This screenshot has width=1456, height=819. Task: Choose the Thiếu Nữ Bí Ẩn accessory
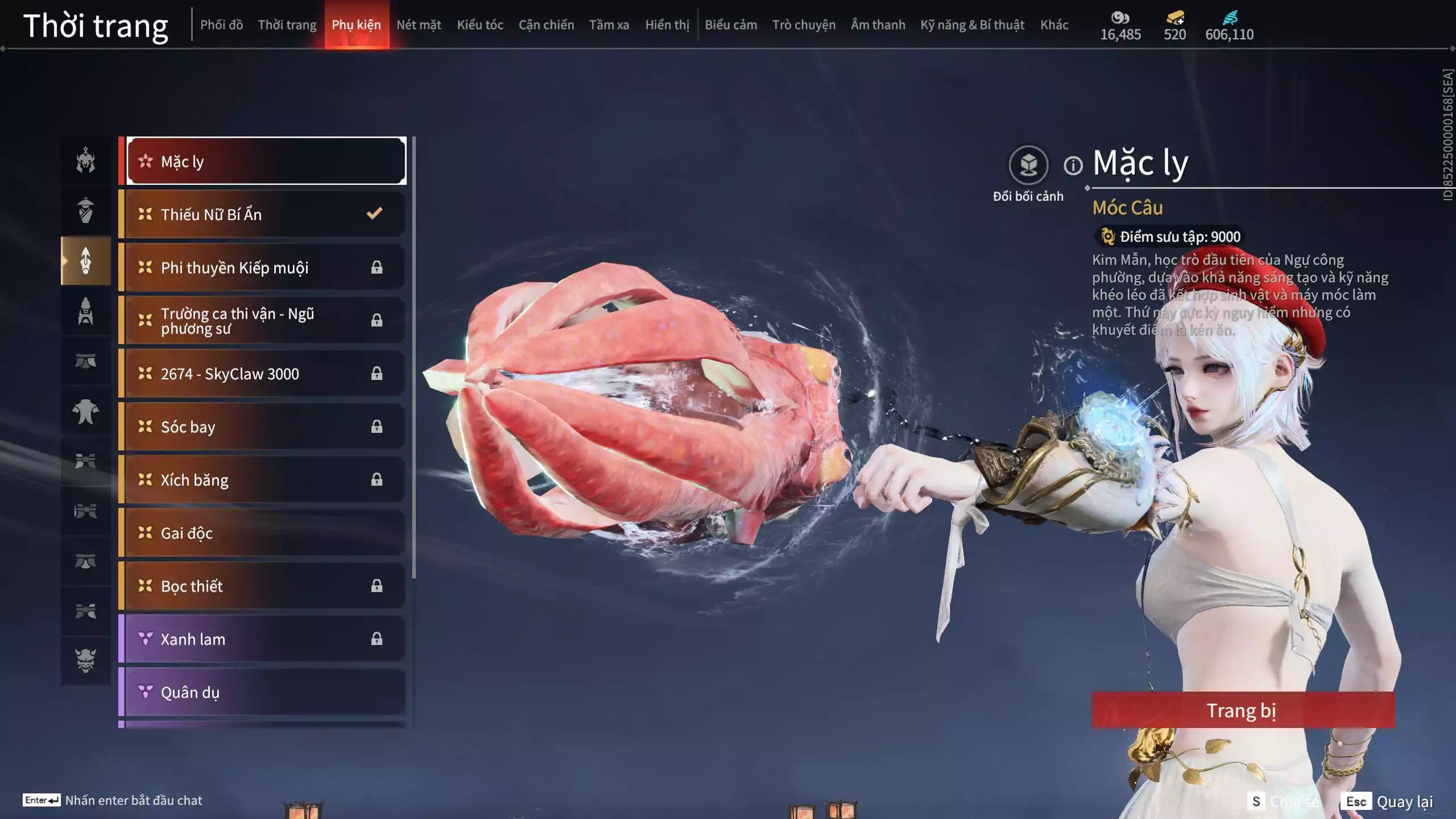(265, 214)
